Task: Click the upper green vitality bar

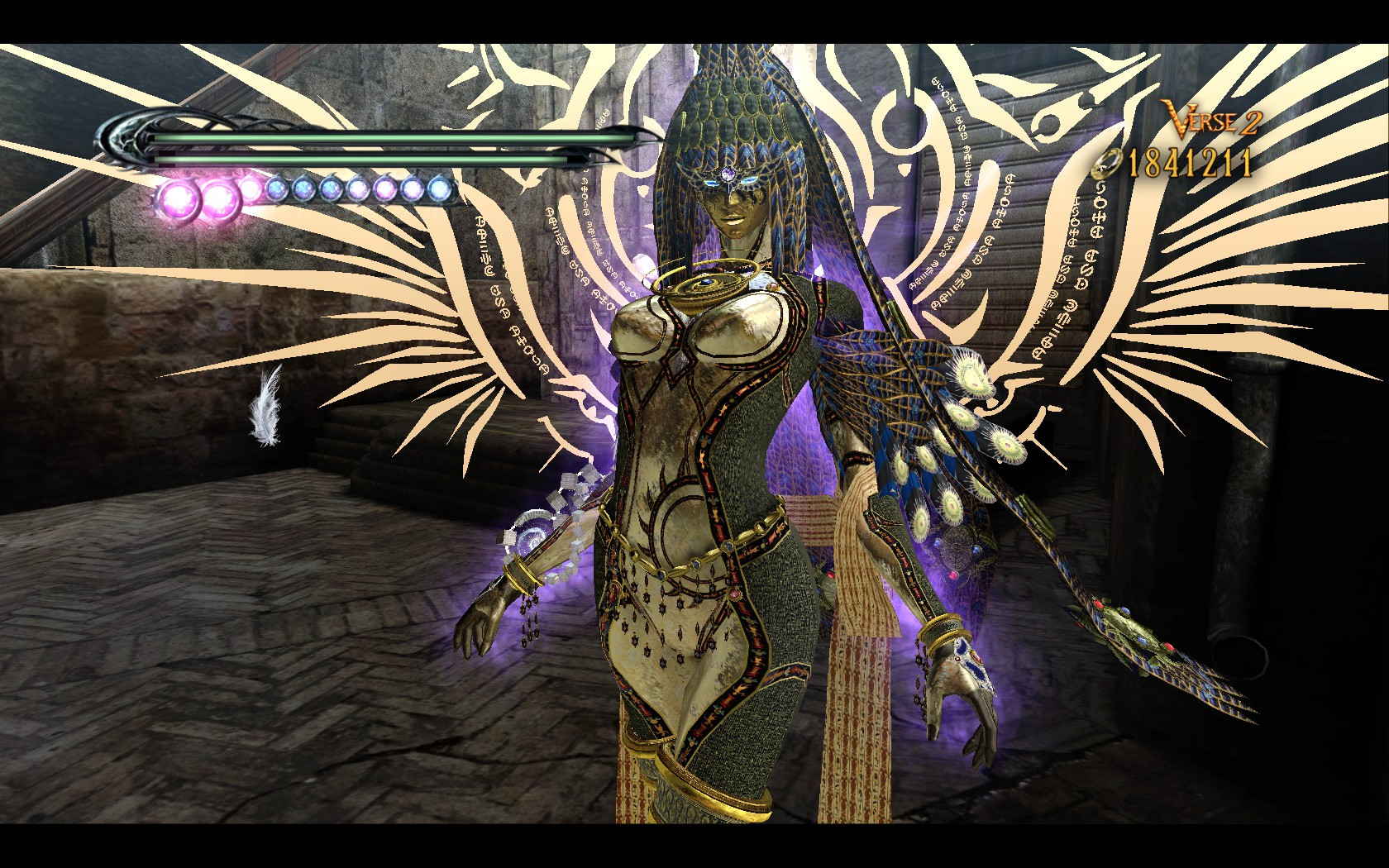Action: [372, 139]
